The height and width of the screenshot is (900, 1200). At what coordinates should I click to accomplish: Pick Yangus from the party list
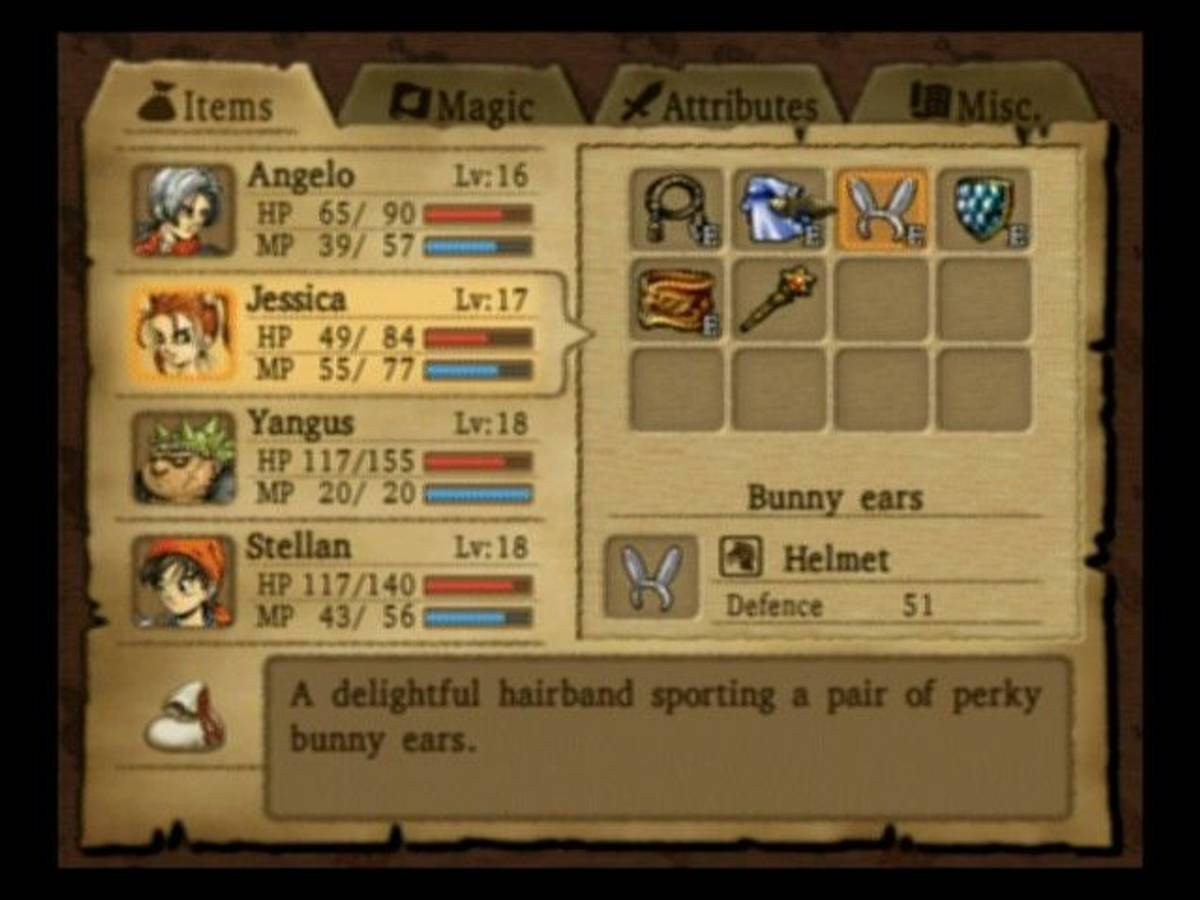coord(335,458)
